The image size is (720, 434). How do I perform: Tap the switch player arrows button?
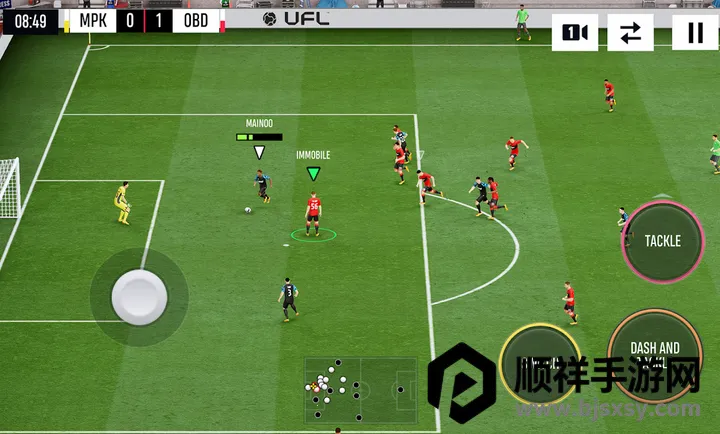[630, 33]
